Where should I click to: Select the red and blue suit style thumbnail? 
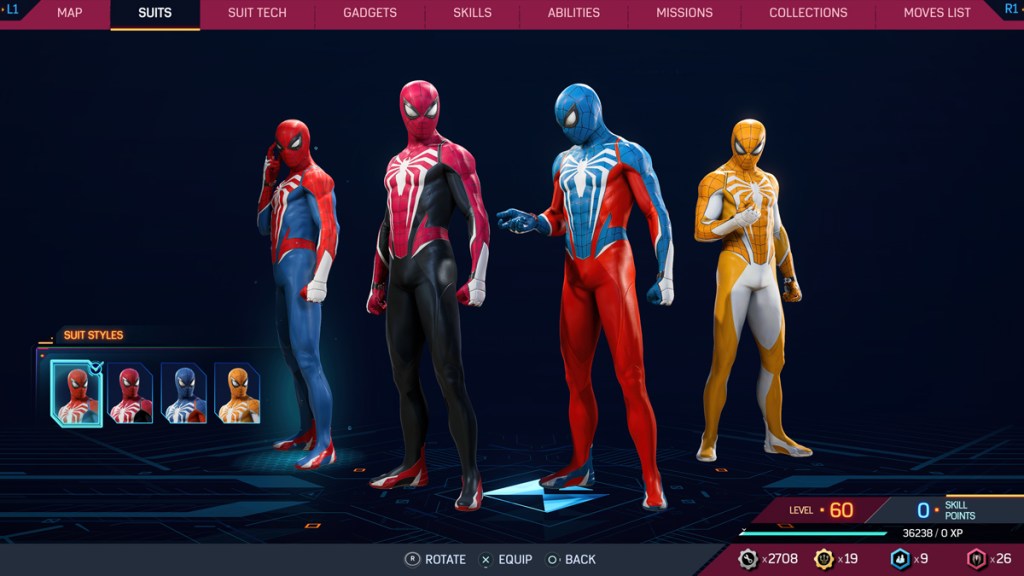77,393
